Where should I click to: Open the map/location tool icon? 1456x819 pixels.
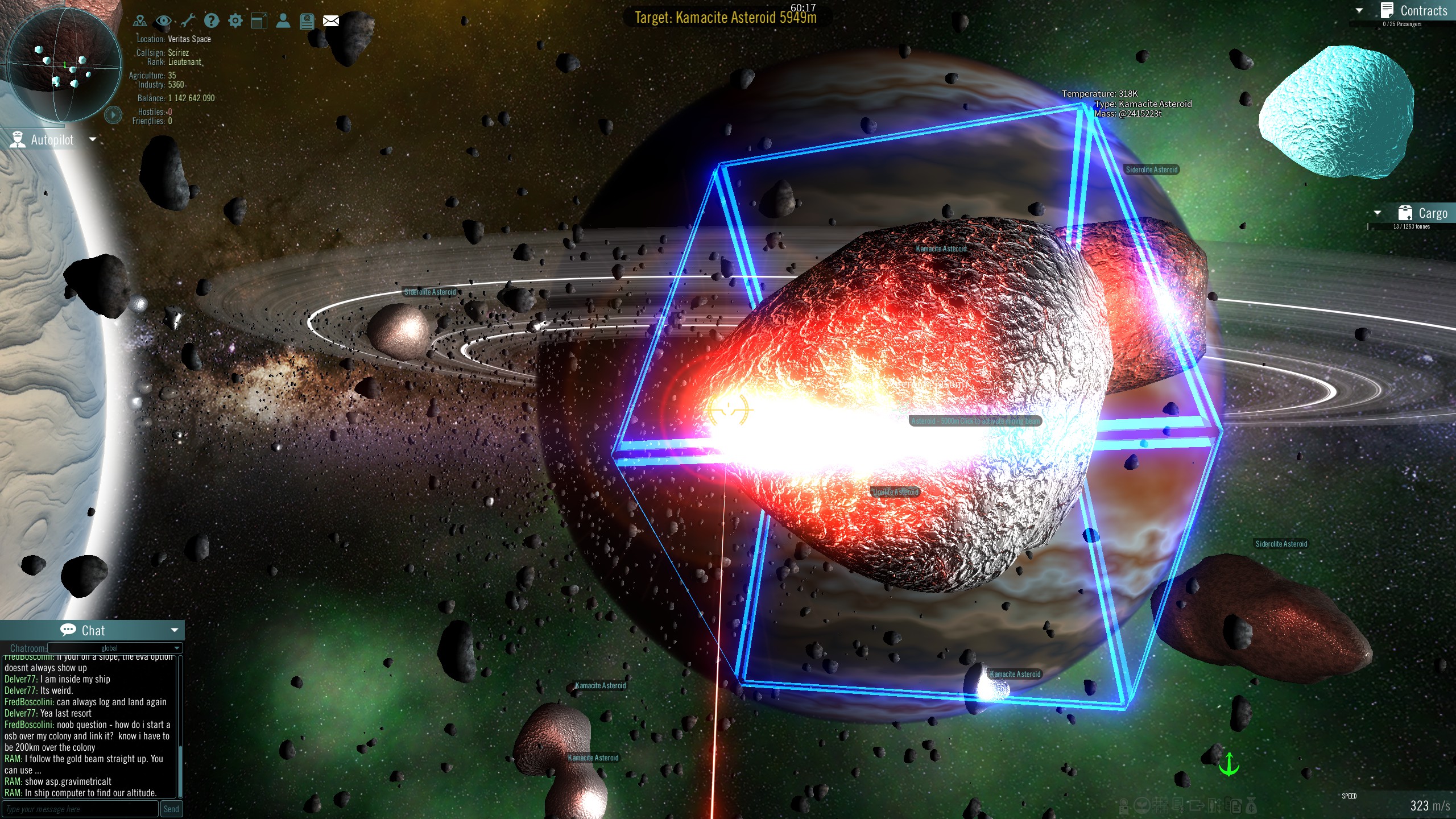(140, 20)
